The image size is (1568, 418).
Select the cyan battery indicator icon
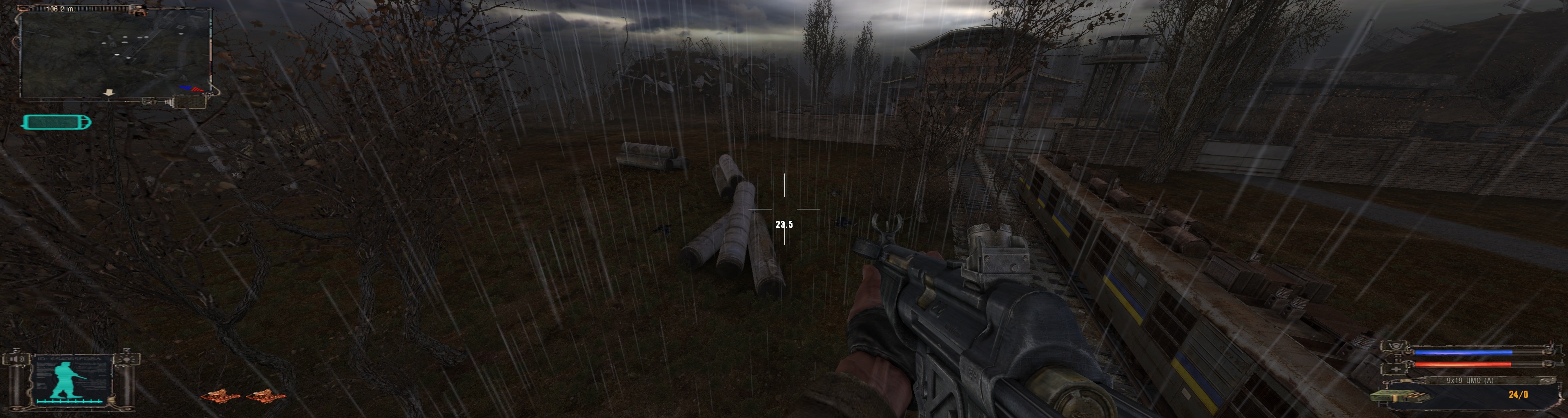[x=57, y=122]
